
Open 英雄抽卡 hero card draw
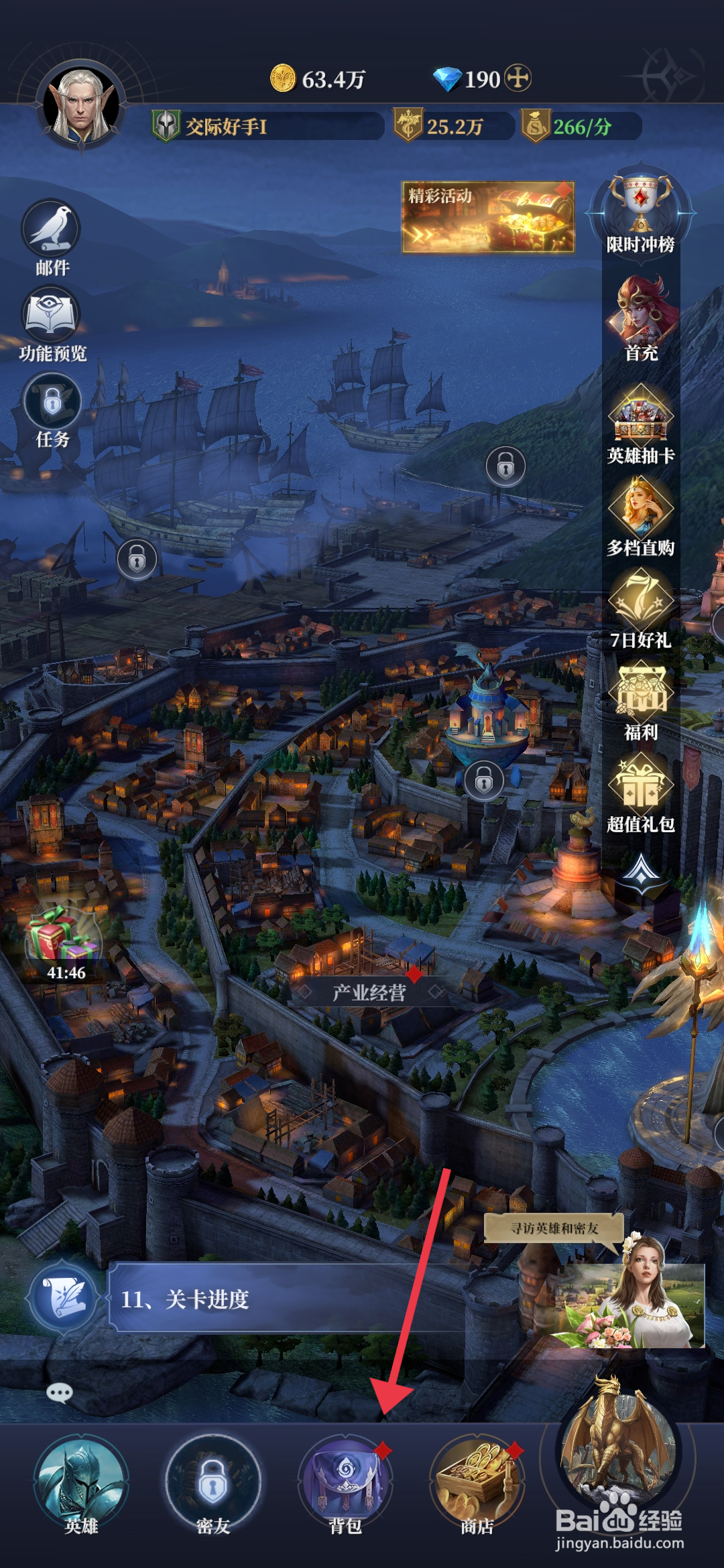pyautogui.click(x=641, y=415)
